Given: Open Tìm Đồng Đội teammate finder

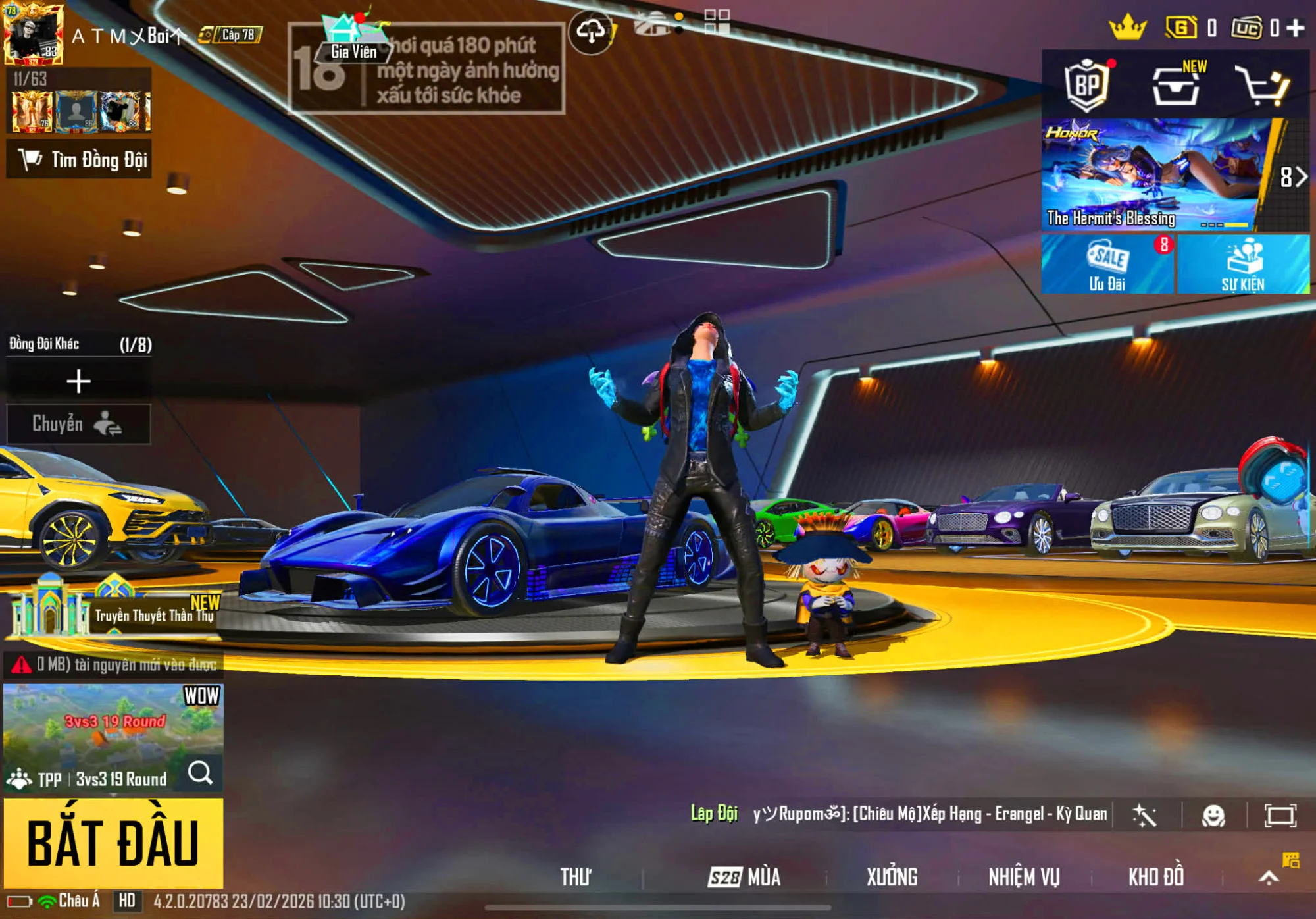Looking at the screenshot, I should [x=80, y=159].
